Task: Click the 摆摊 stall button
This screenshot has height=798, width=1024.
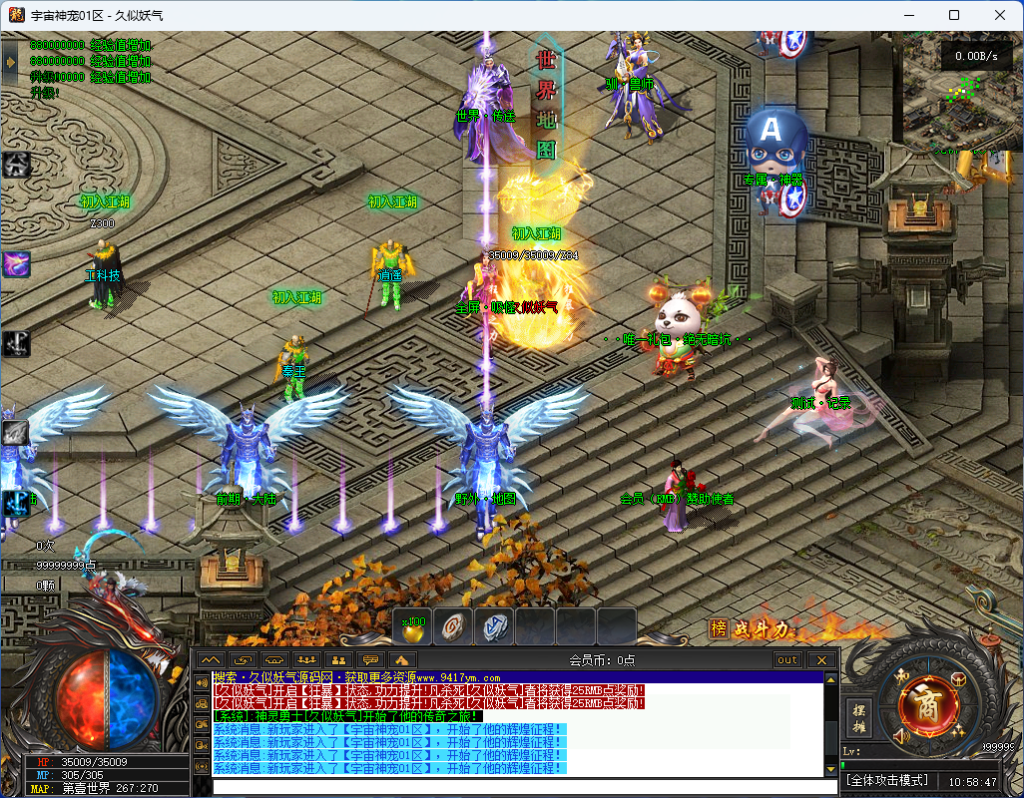Action: point(858,716)
